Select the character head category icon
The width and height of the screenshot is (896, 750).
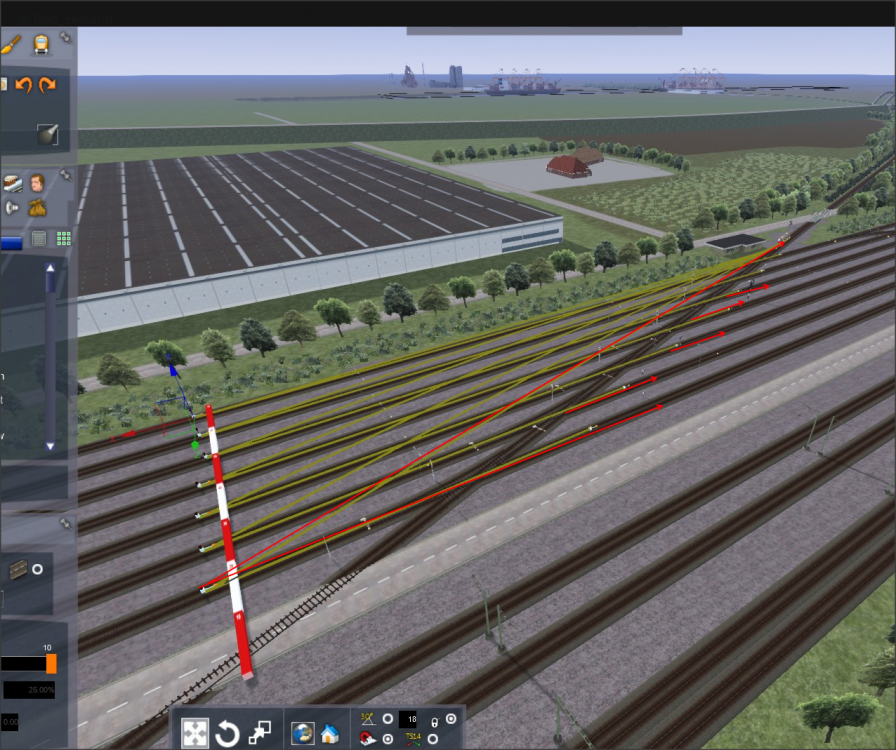point(37,182)
